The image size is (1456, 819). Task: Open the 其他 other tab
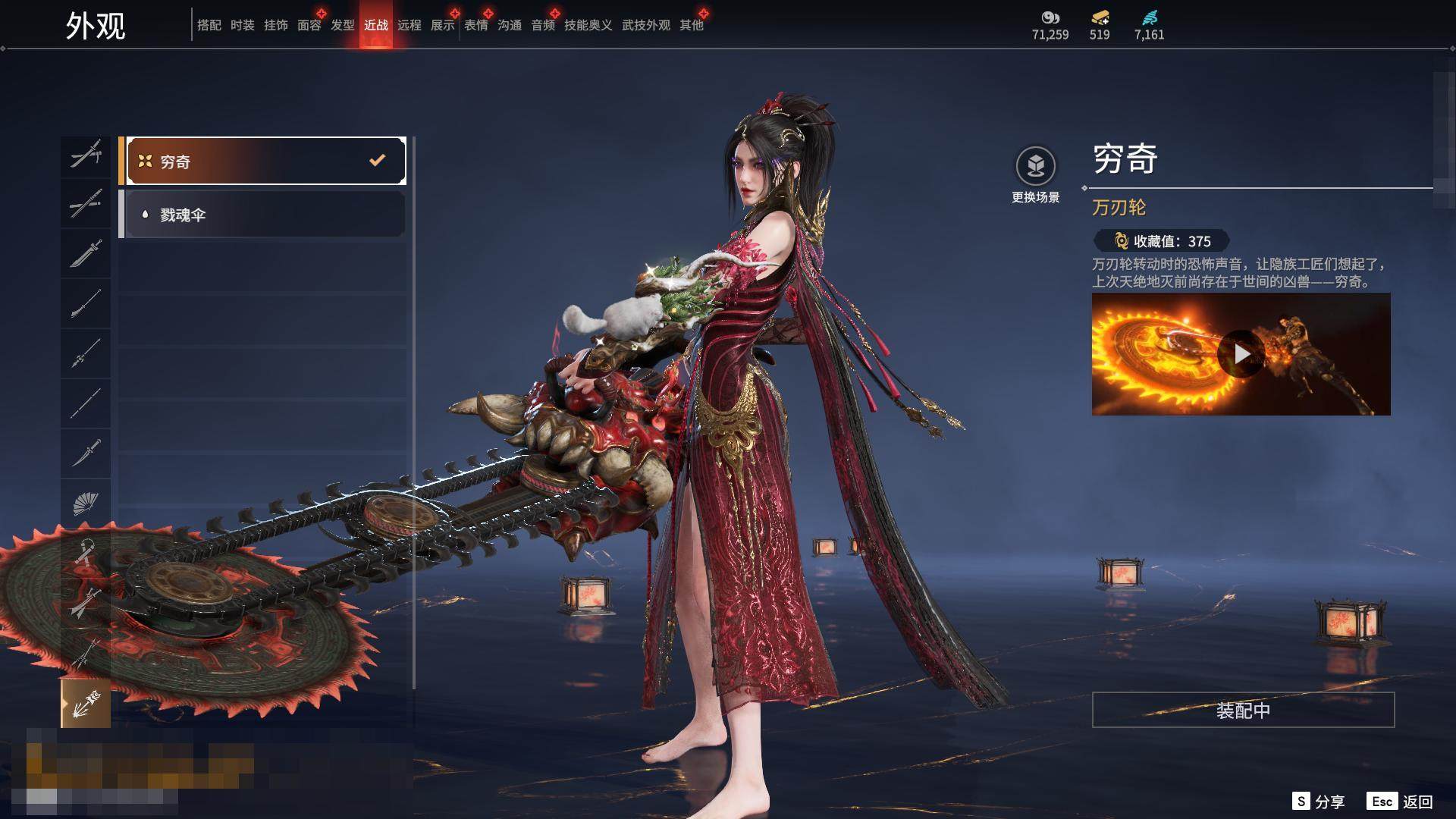pos(691,25)
